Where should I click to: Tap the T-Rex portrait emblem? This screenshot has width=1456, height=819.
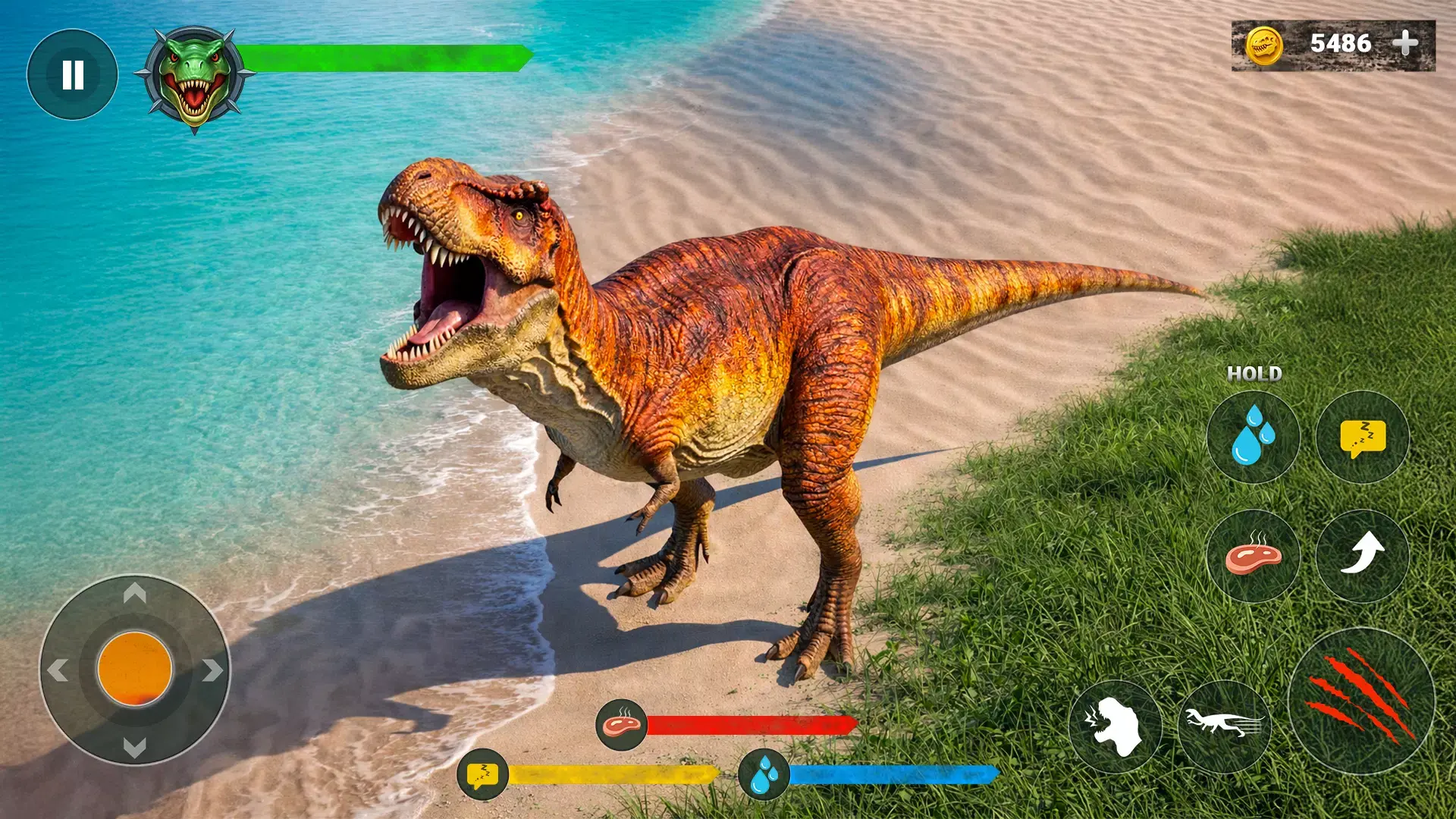point(193,76)
